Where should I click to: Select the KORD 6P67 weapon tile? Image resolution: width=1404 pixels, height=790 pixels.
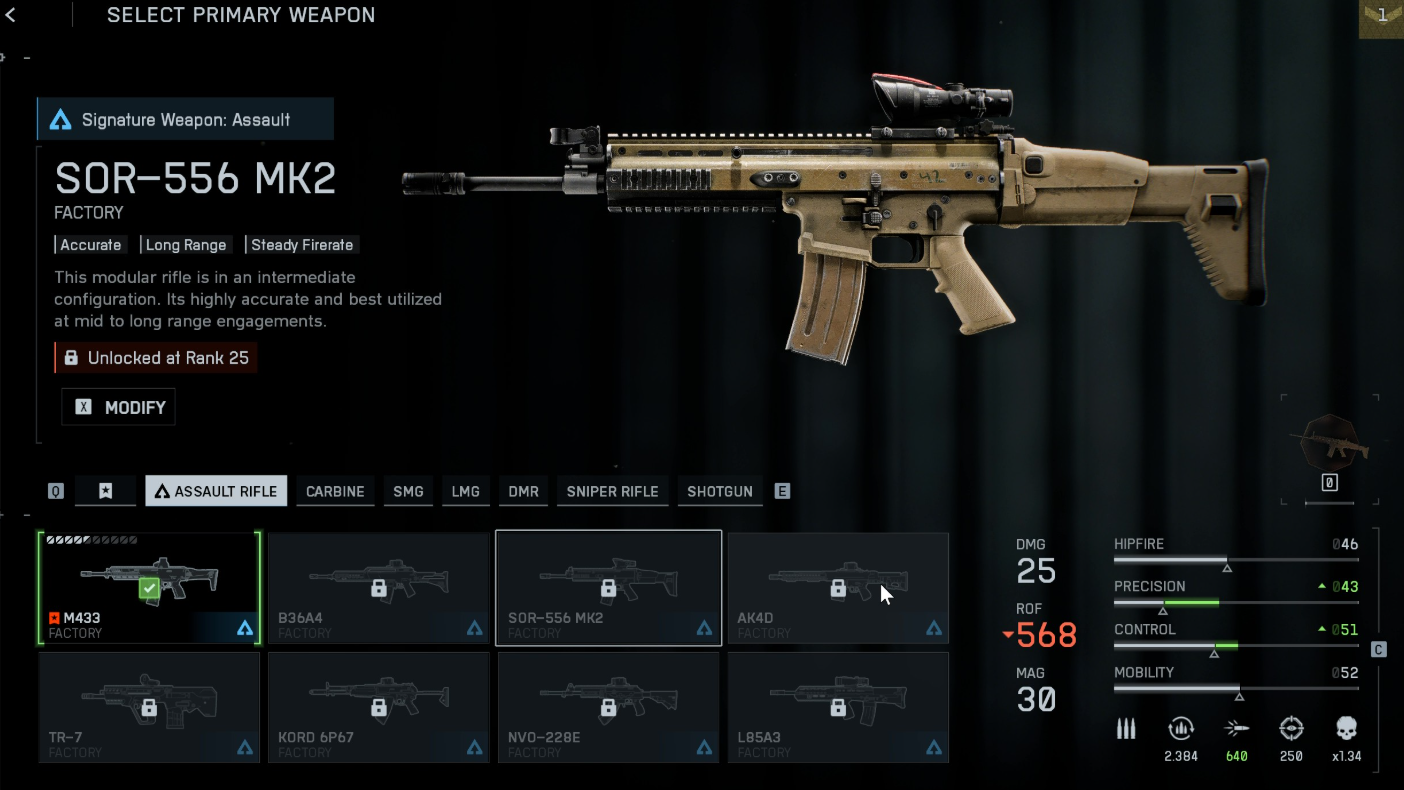point(378,707)
